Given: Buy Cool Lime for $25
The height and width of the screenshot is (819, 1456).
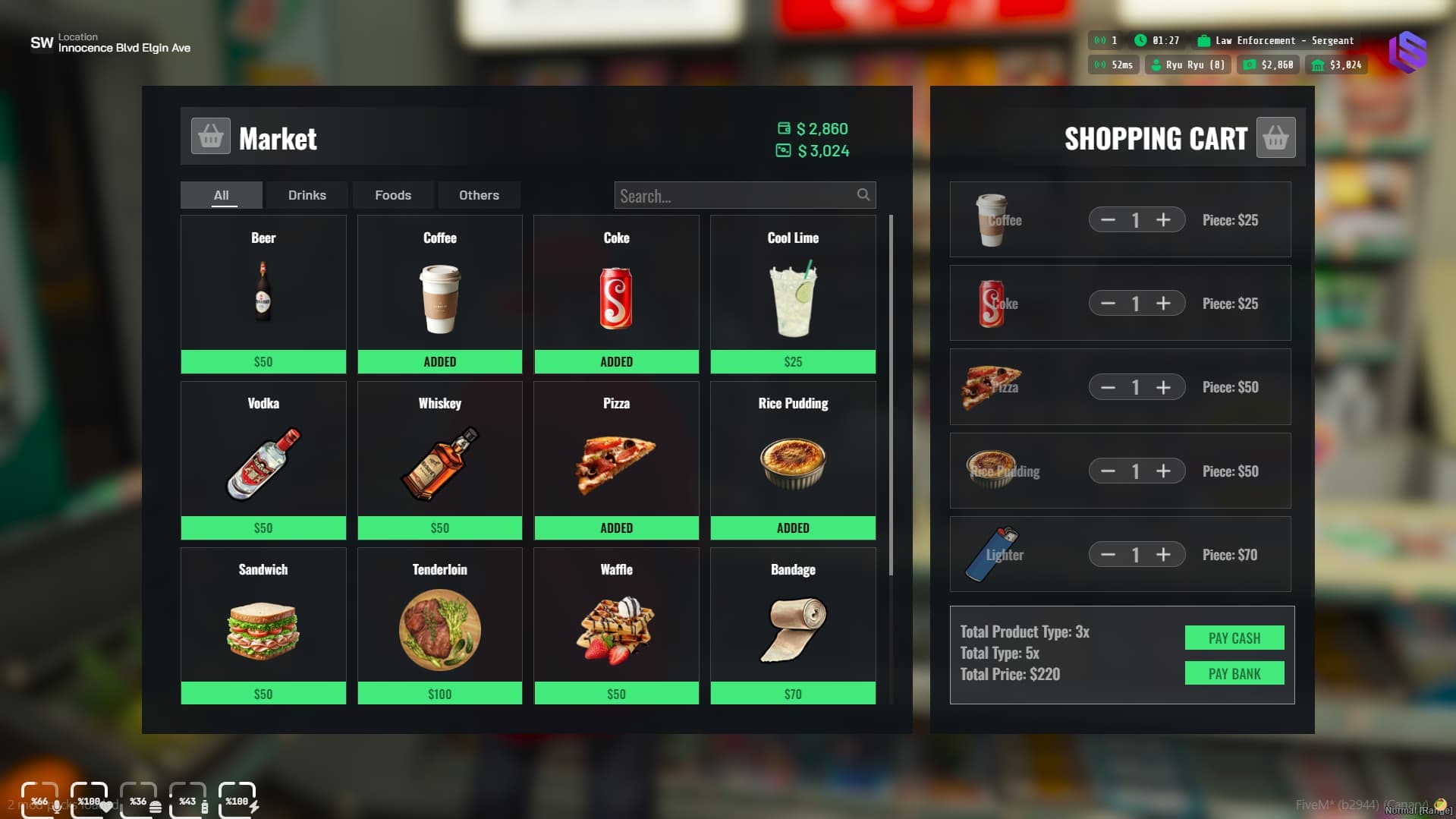Looking at the screenshot, I should tap(793, 362).
